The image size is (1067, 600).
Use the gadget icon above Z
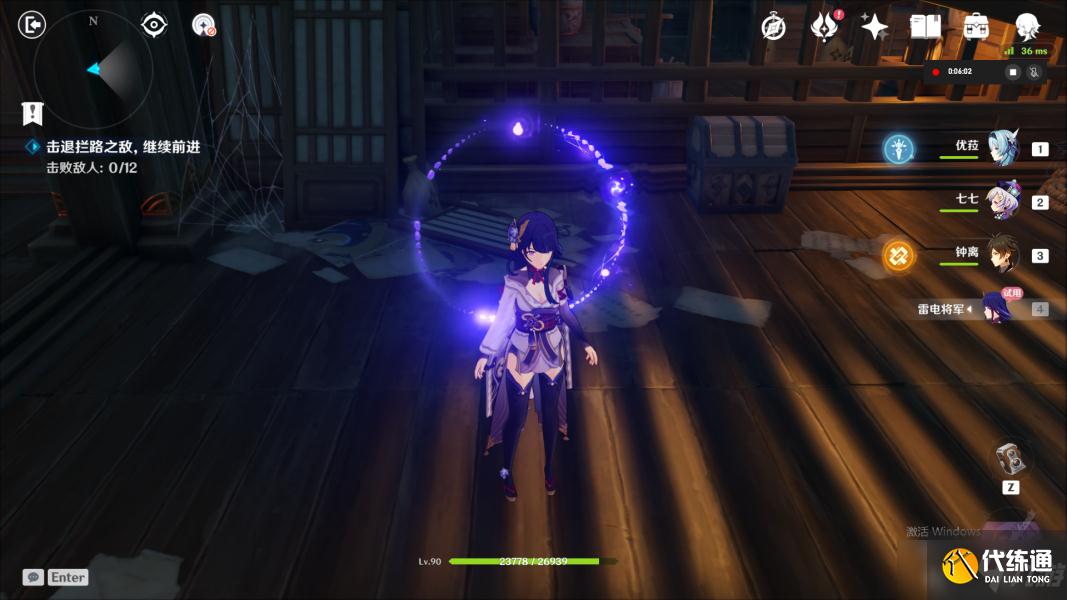tap(1011, 459)
